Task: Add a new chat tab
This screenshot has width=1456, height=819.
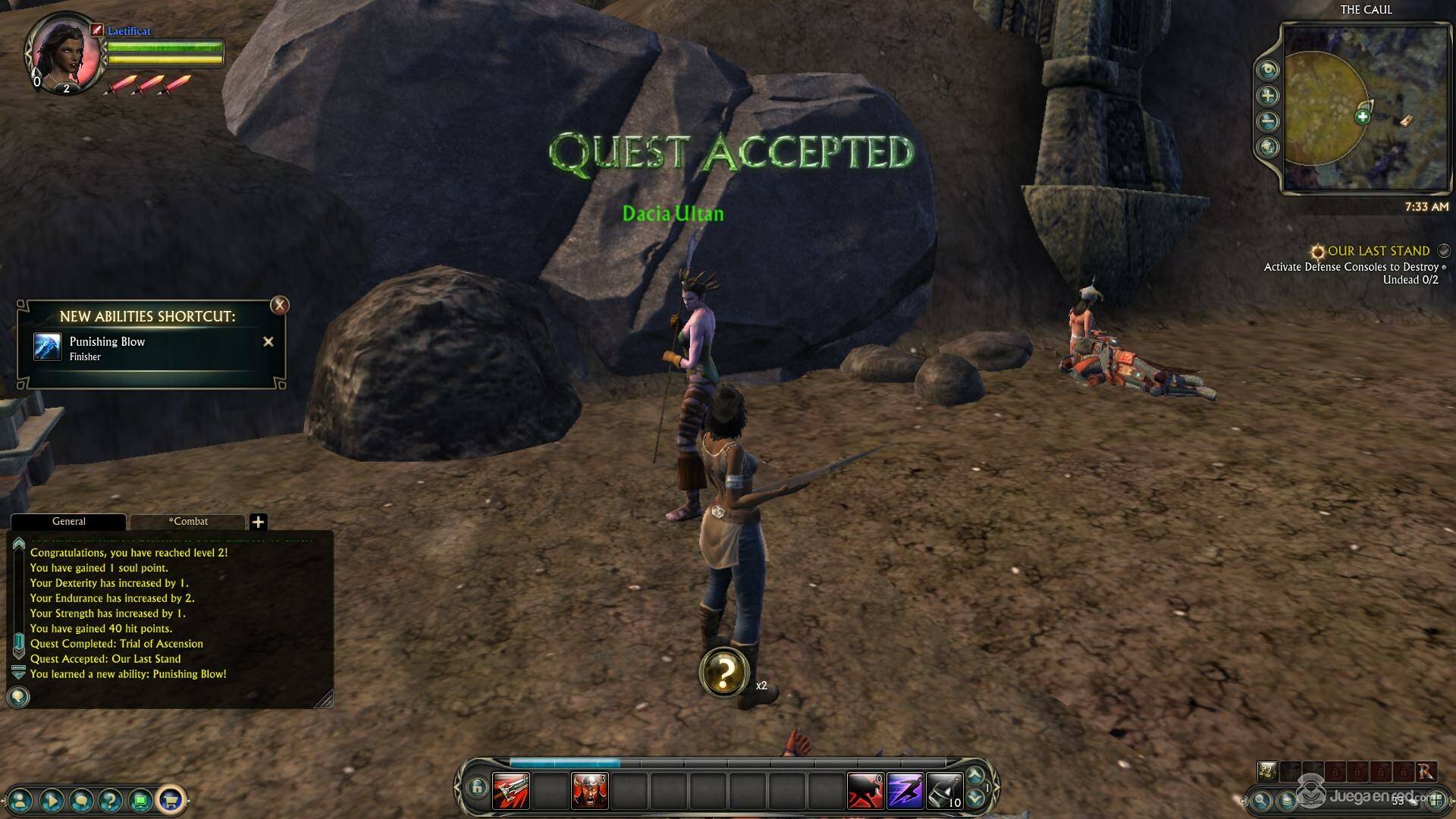Action: coord(258,522)
